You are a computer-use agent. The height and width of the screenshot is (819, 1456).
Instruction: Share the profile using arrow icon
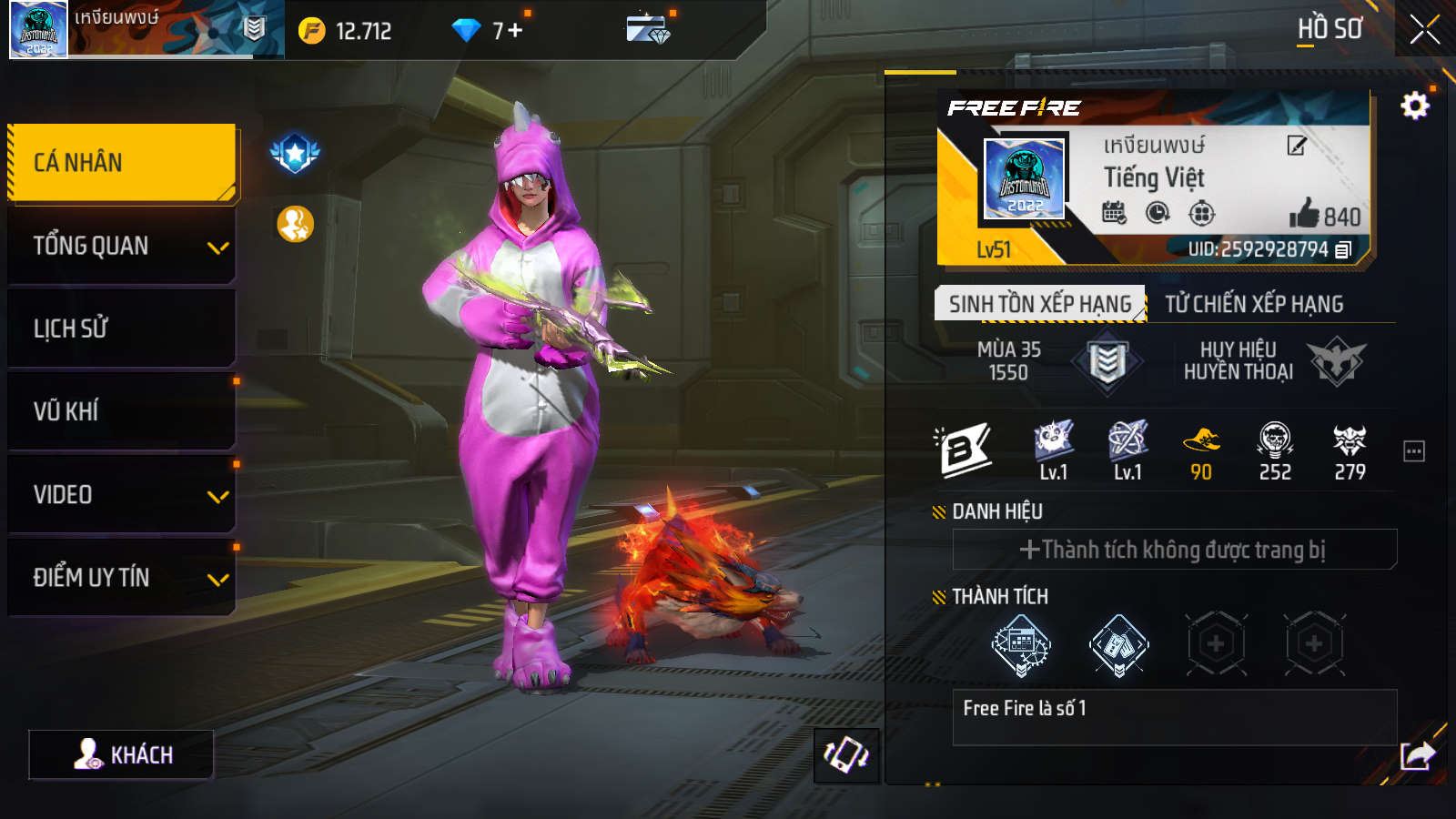[x=1417, y=755]
